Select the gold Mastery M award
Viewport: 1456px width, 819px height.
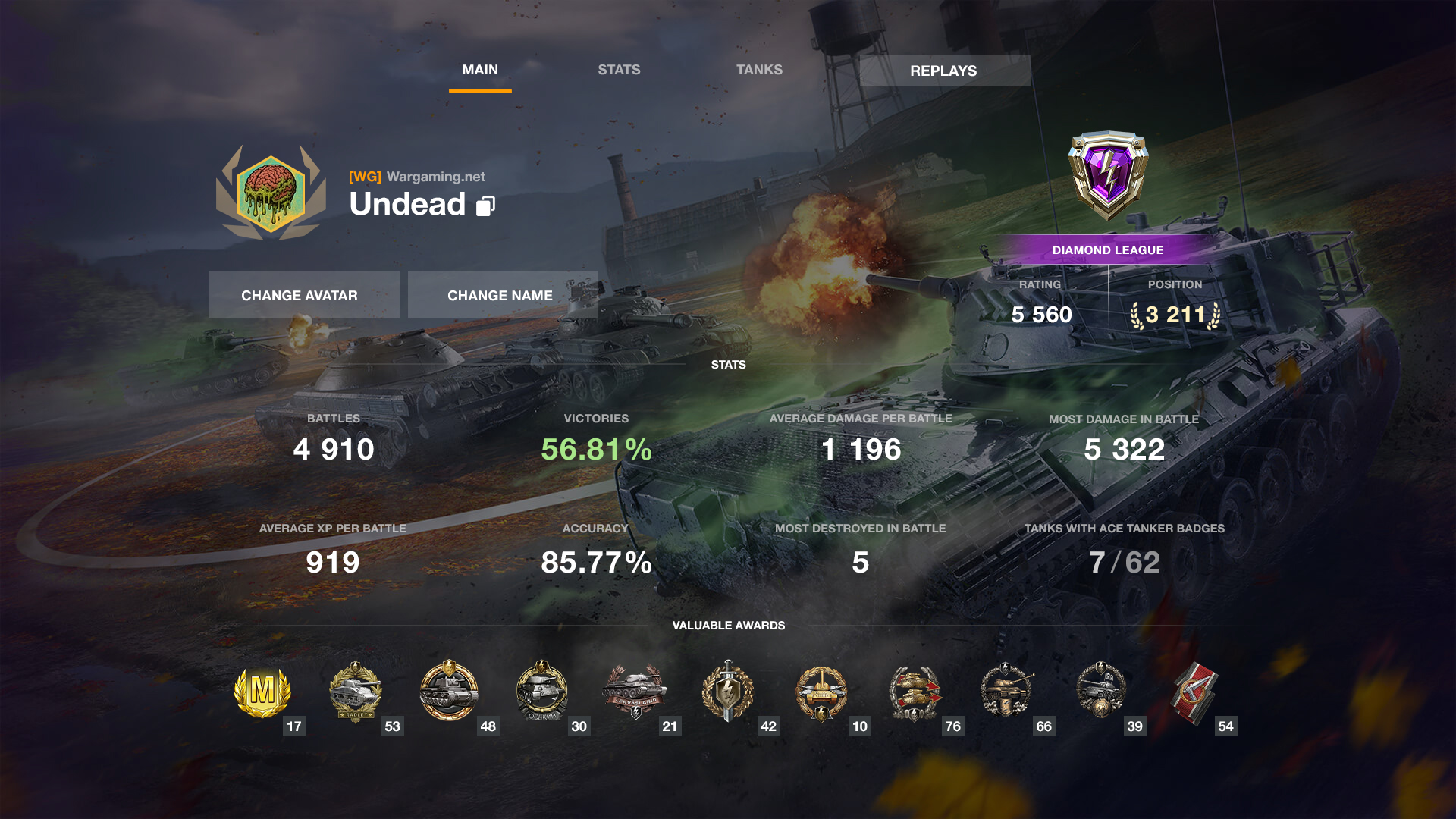tap(262, 692)
